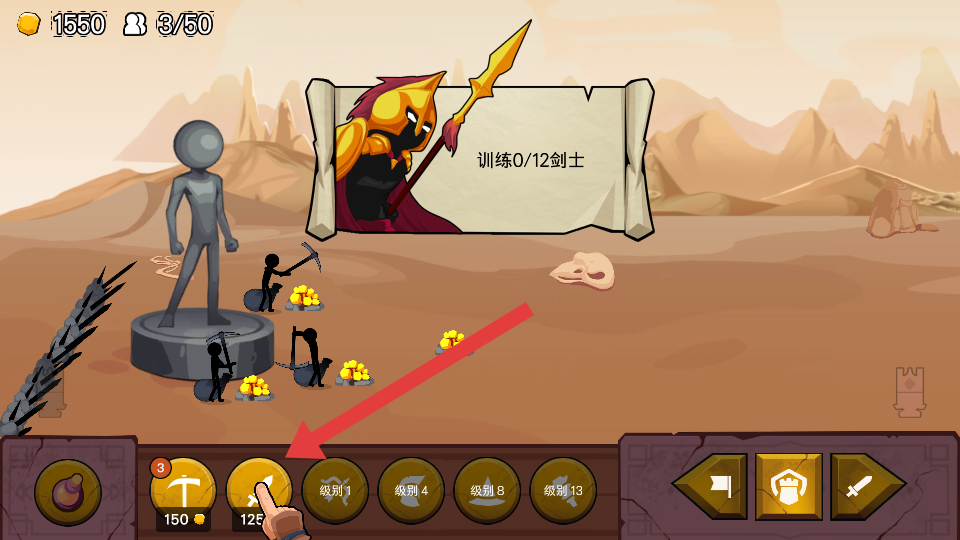Select the locked unit slot labeled 级别 4
The width and height of the screenshot is (960, 540).
411,490
